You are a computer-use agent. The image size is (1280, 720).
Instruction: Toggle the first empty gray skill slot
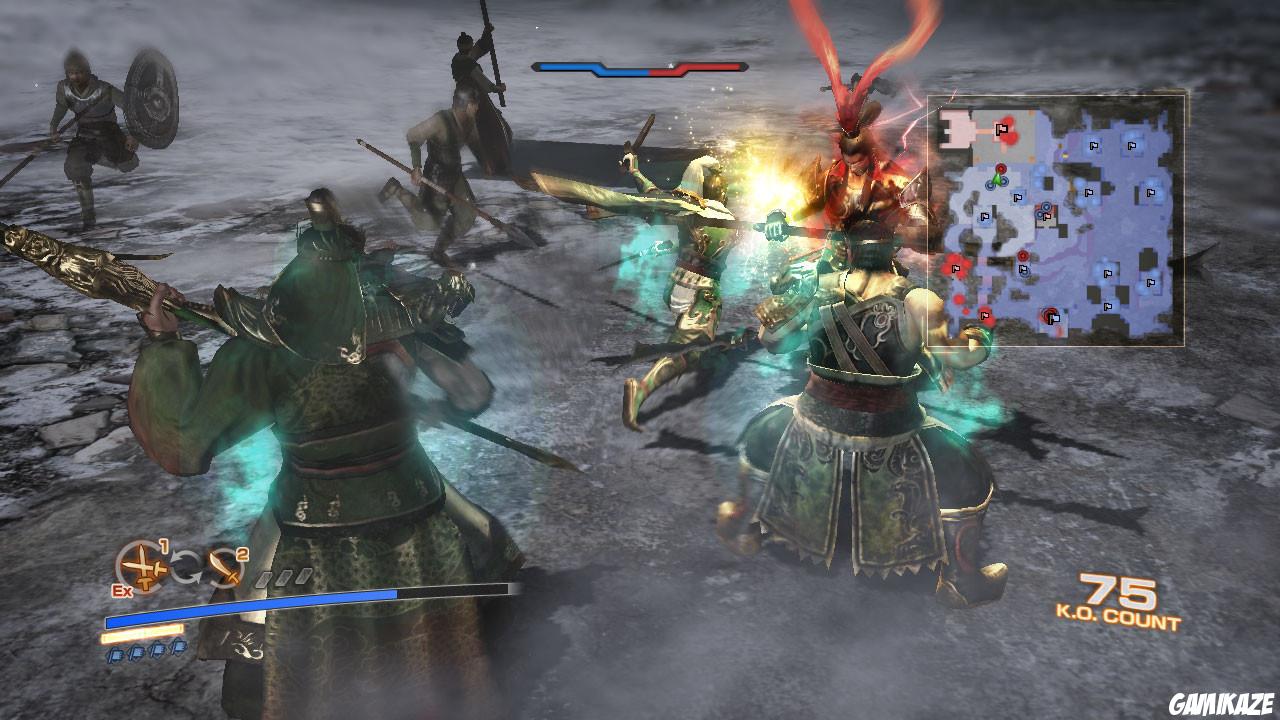click(261, 578)
